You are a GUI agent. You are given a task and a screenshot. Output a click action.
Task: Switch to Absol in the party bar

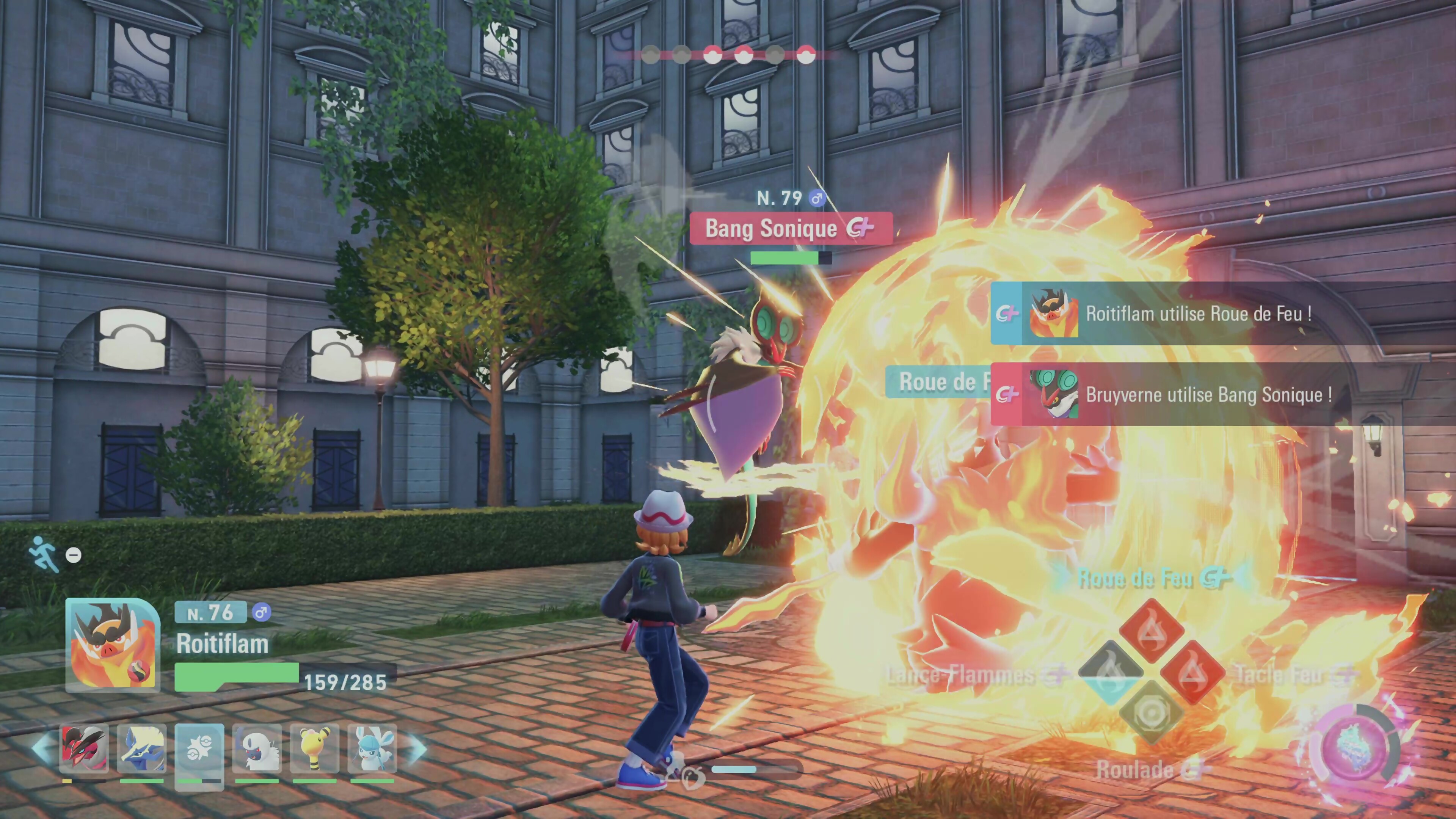257,750
